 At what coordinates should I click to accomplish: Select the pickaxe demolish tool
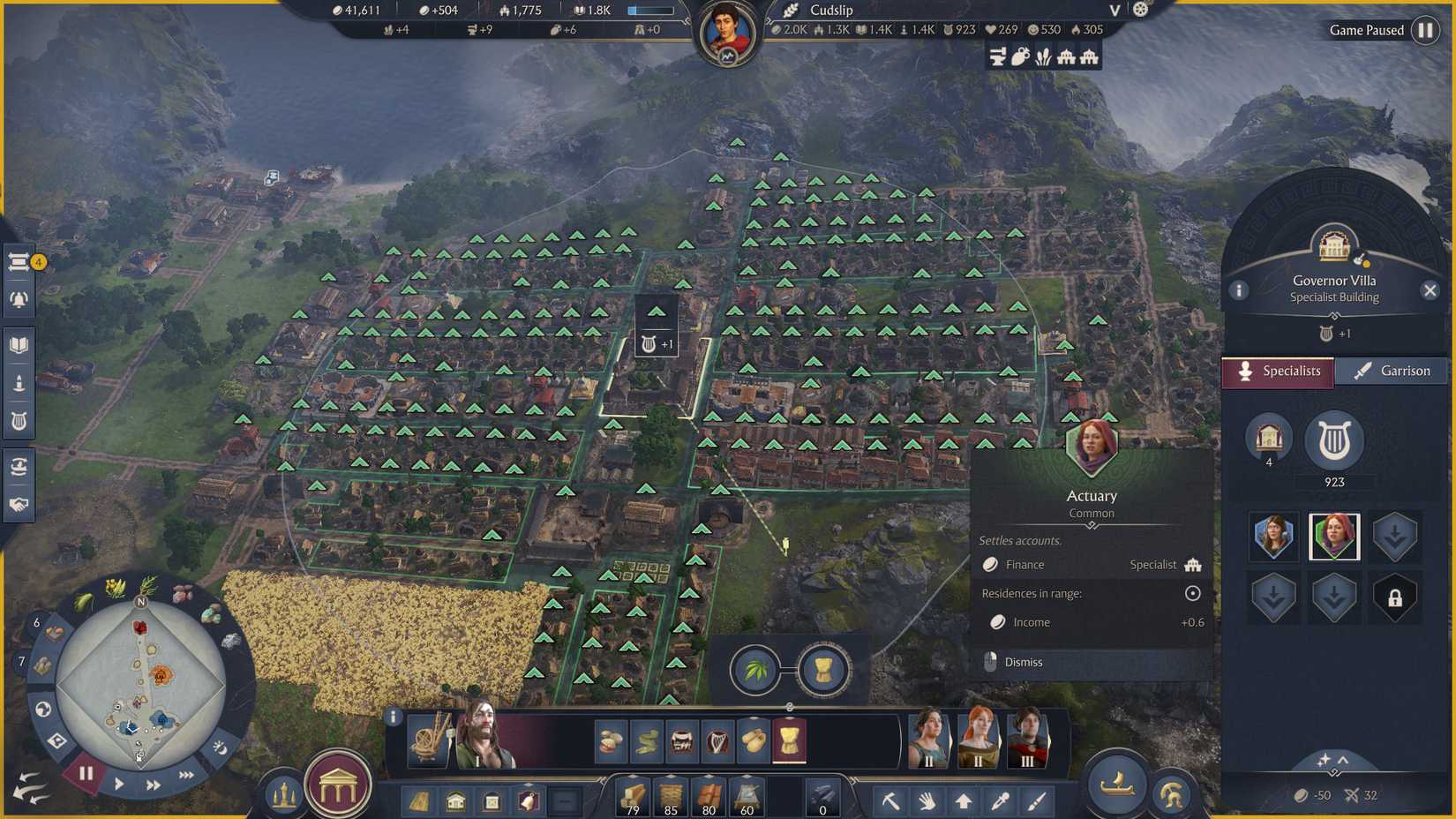[892, 801]
